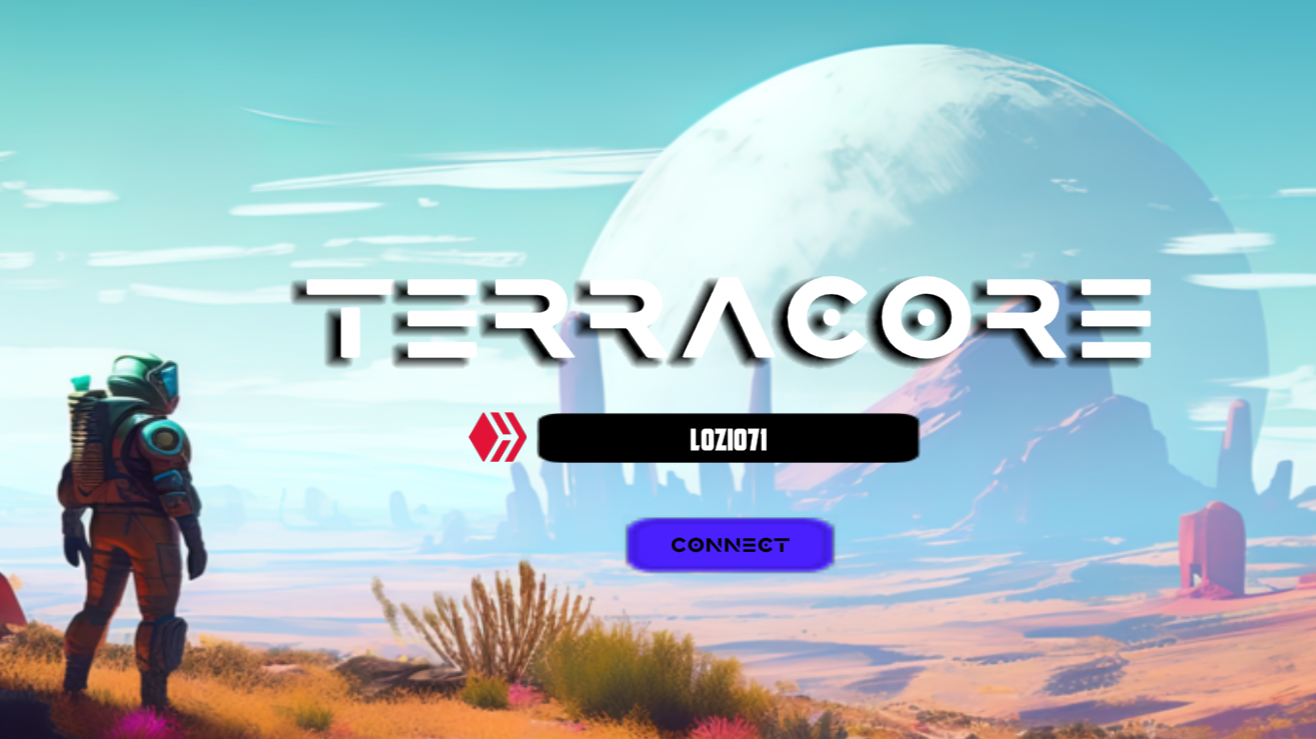Image resolution: width=1316 pixels, height=739 pixels.
Task: Click inside the username entry field
Action: click(728, 437)
